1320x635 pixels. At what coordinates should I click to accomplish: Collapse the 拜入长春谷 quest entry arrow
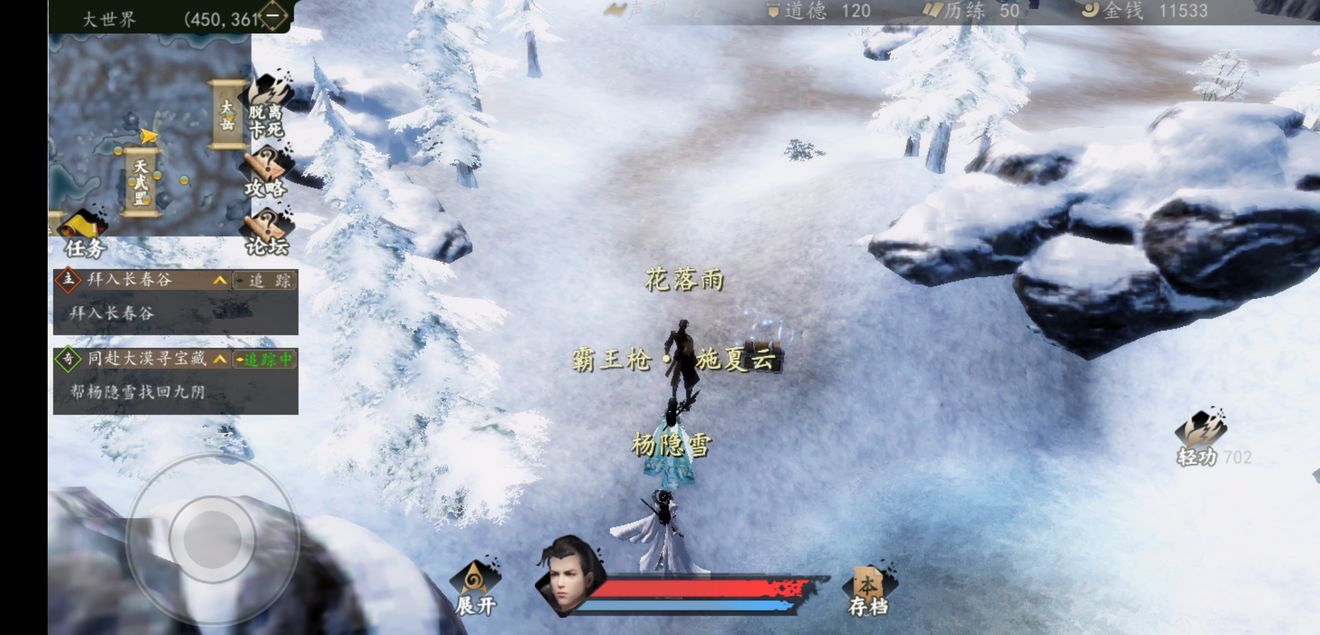(x=220, y=281)
